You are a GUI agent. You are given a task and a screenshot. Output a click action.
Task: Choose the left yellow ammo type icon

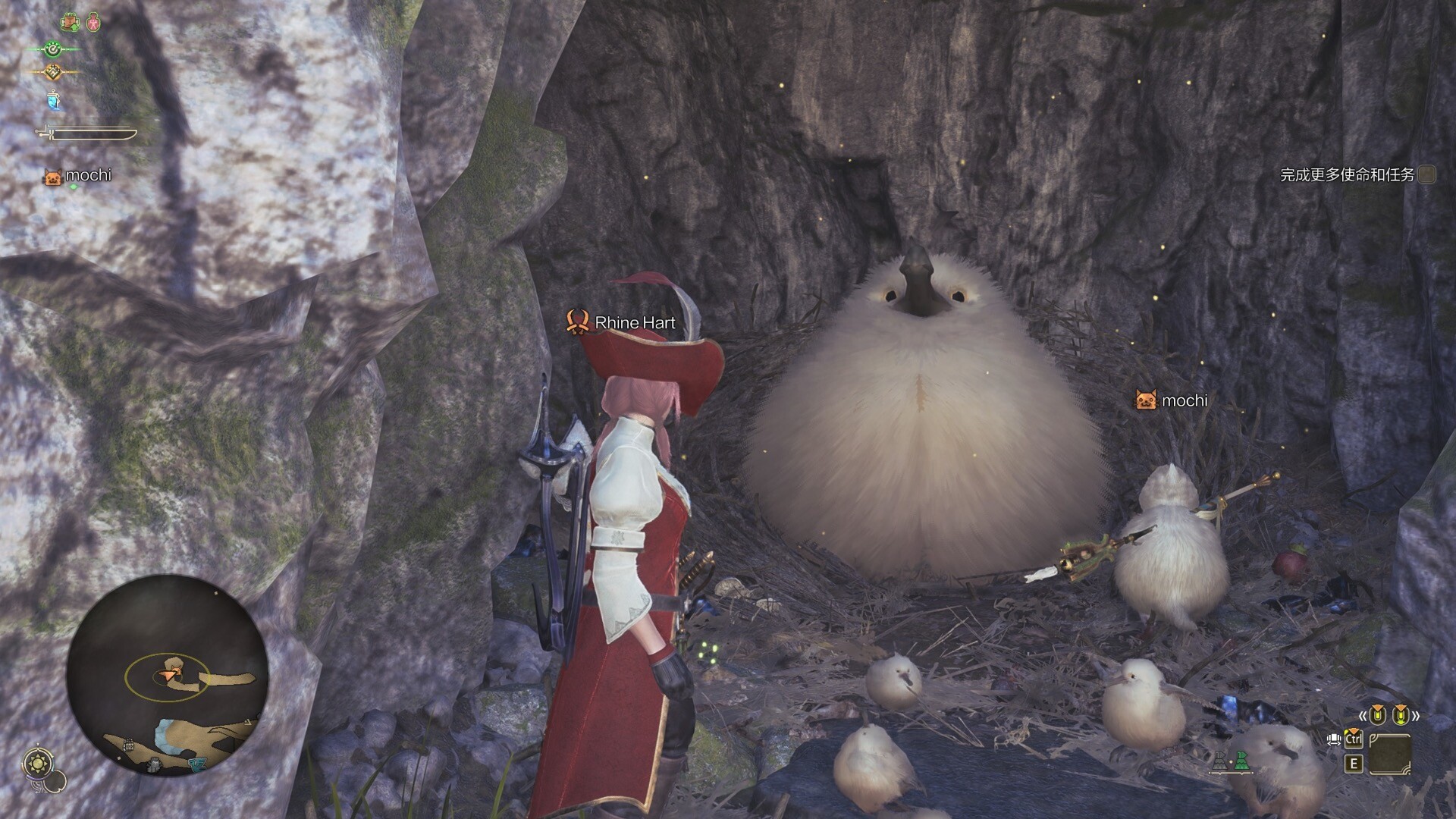1377,714
